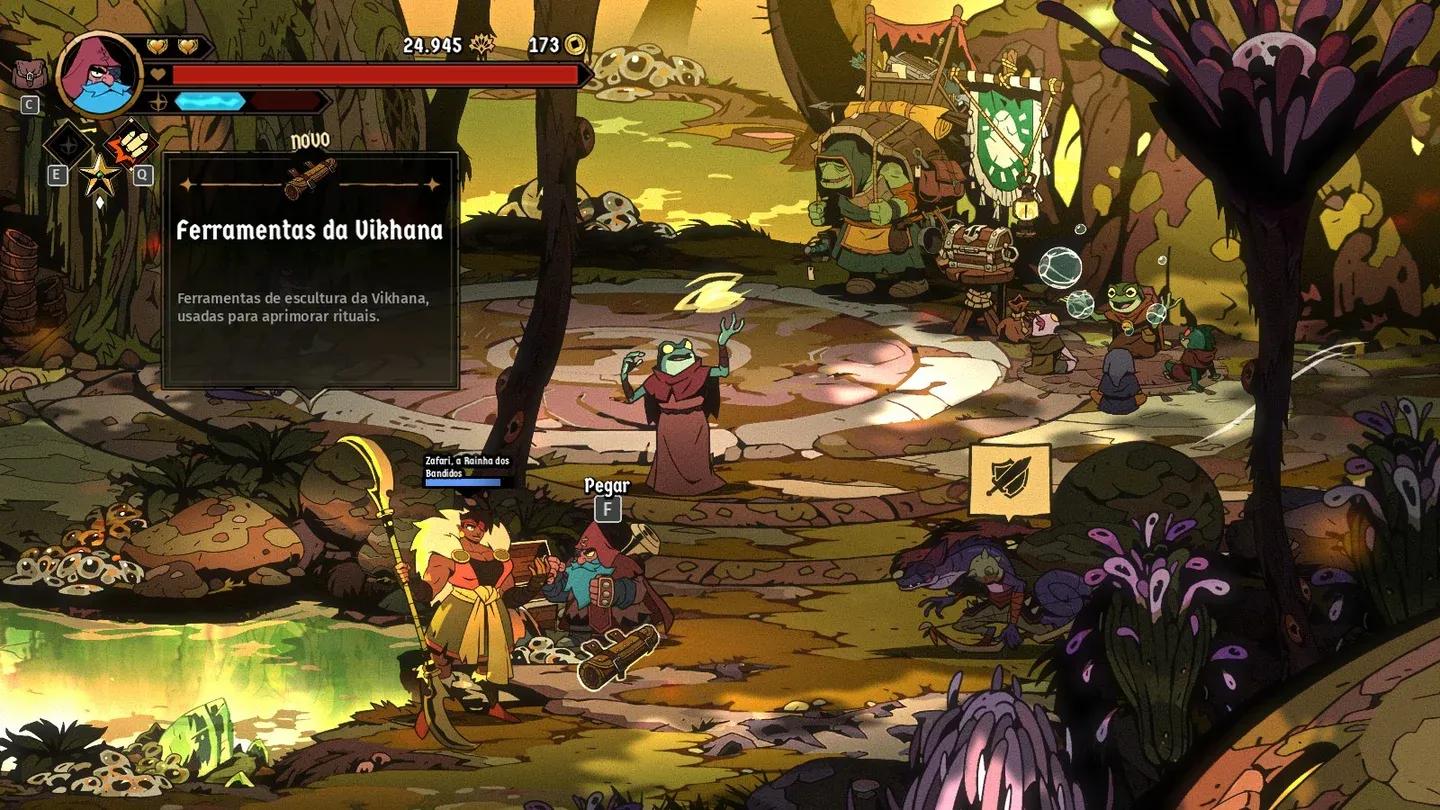This screenshot has width=1440, height=810.
Task: Click the shield-and-sword speech bubble marker
Action: (1009, 481)
